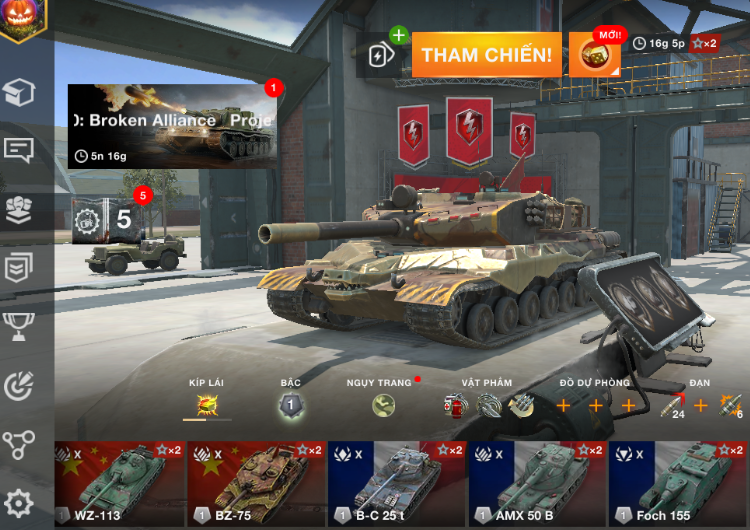This screenshot has height=530, width=750.
Task: Open the trophy achievements menu
Action: click(19, 326)
